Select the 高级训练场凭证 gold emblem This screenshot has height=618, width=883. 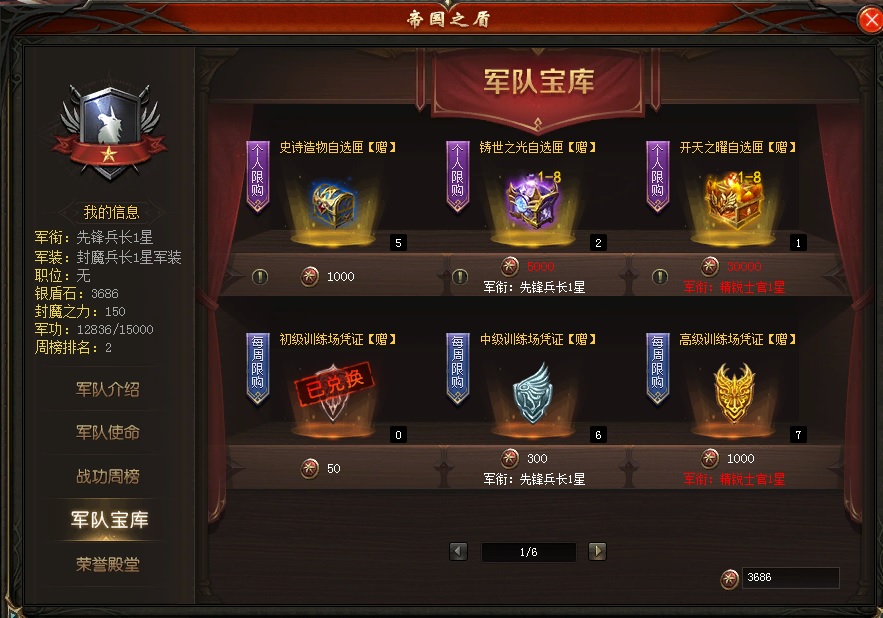coord(733,390)
